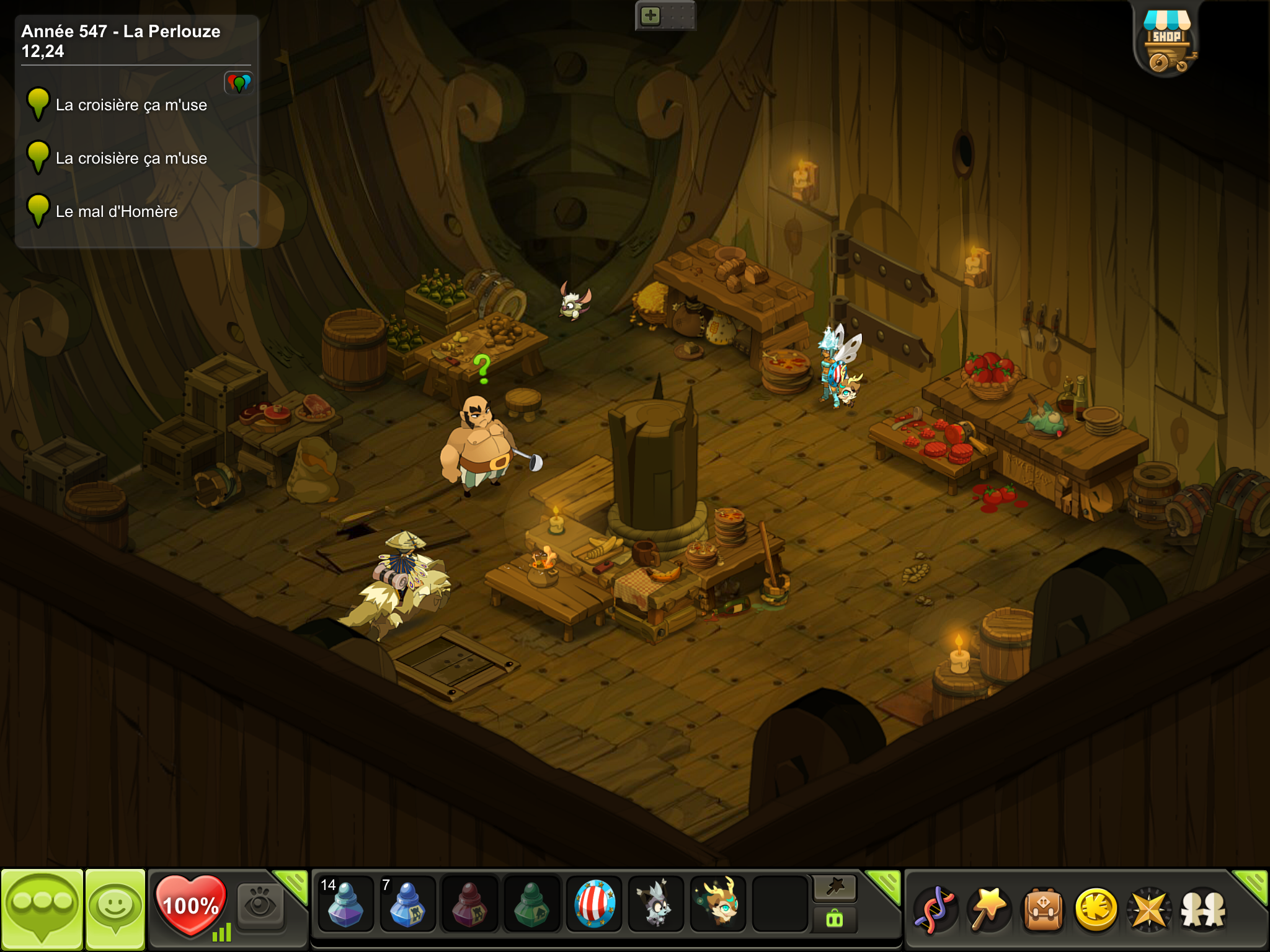Open the two-figures friends menu
Viewport: 1270px width, 952px height.
pyautogui.click(x=1203, y=910)
